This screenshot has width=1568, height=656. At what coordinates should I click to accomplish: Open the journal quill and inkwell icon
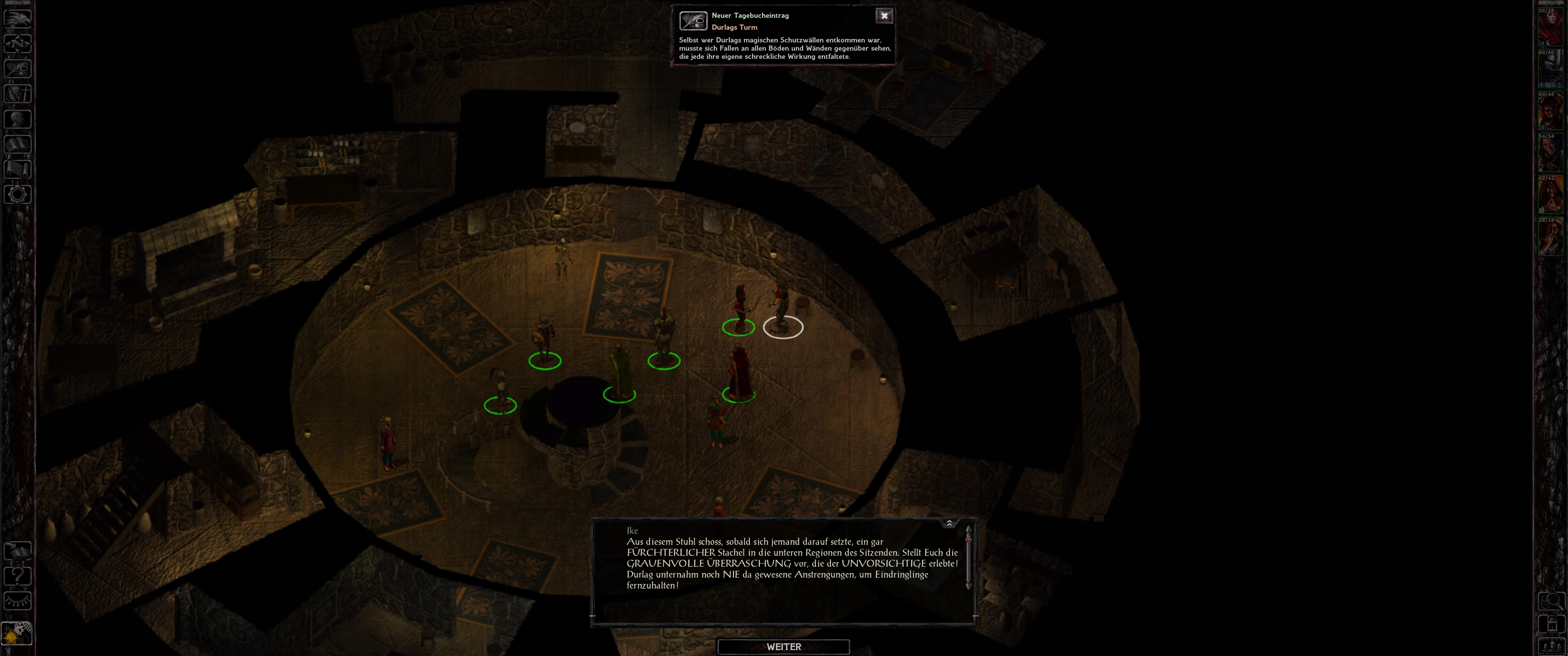[18, 68]
